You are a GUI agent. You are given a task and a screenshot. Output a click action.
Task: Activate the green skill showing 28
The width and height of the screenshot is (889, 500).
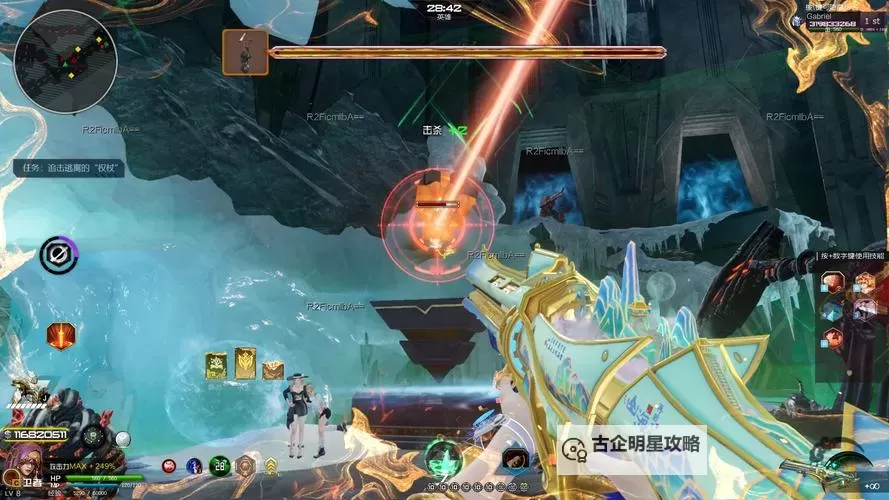pyautogui.click(x=220, y=464)
